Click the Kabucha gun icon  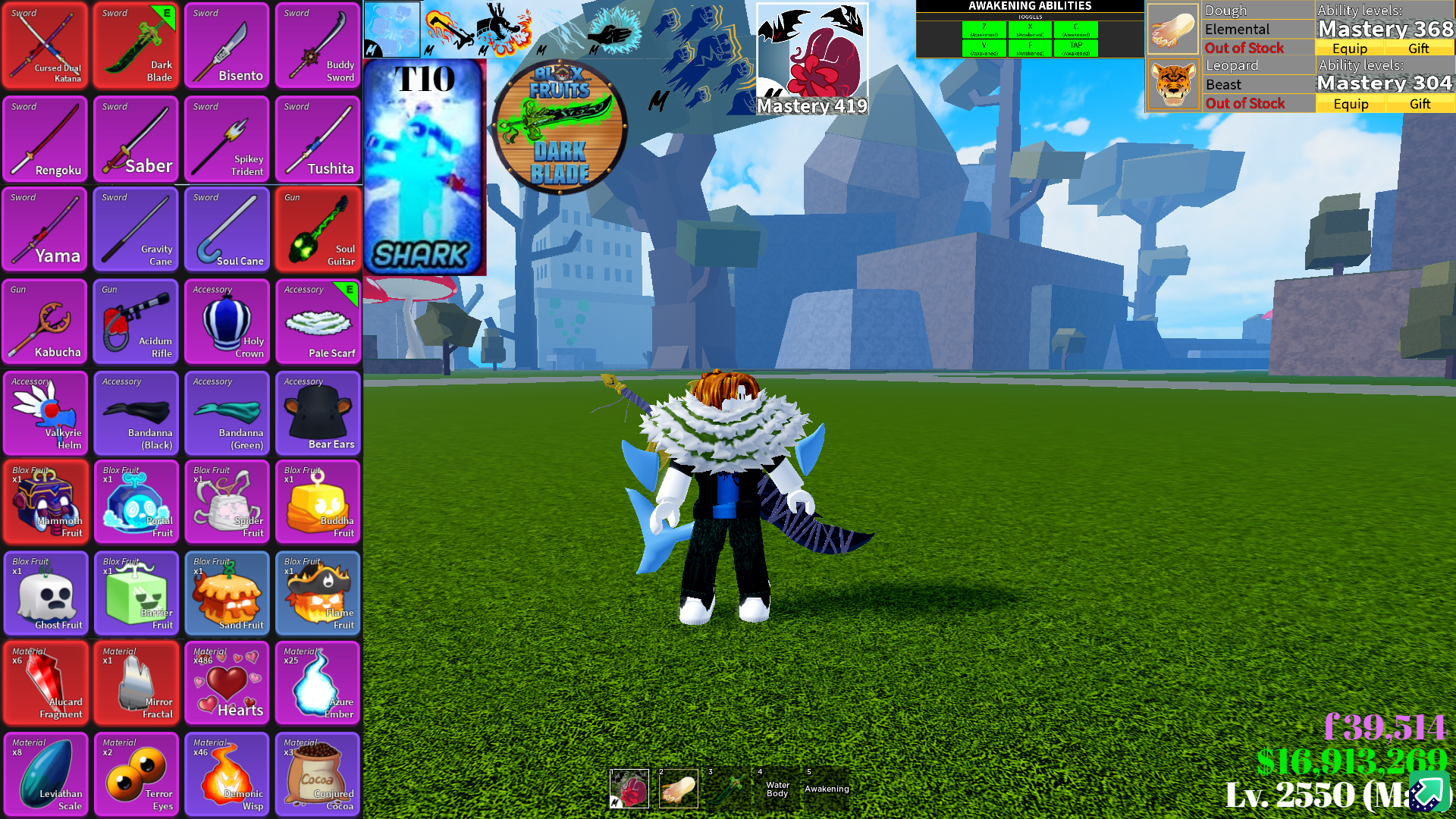click(44, 322)
